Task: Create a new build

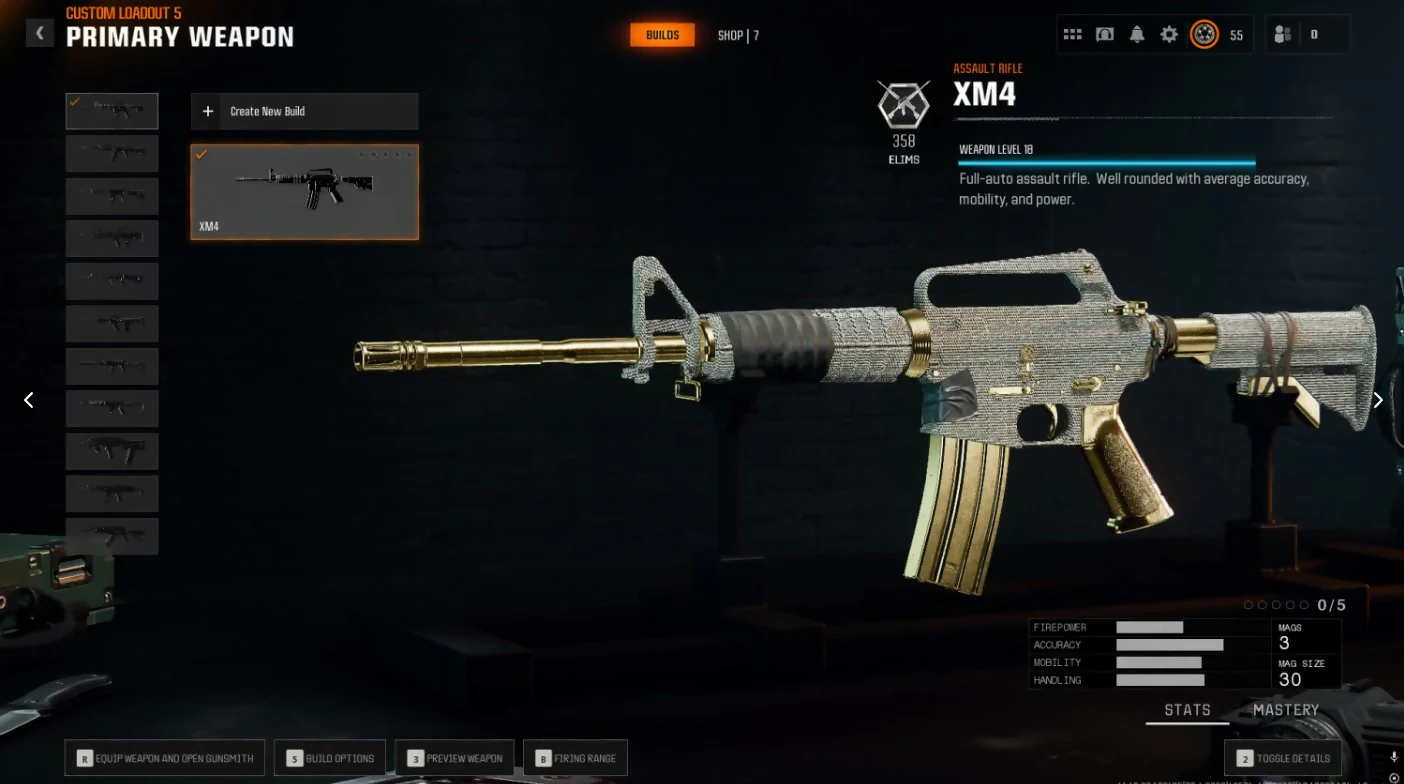Action: (304, 111)
